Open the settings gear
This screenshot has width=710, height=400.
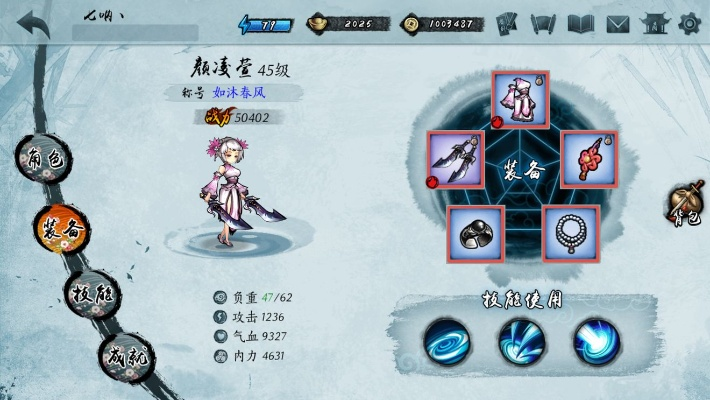689,22
